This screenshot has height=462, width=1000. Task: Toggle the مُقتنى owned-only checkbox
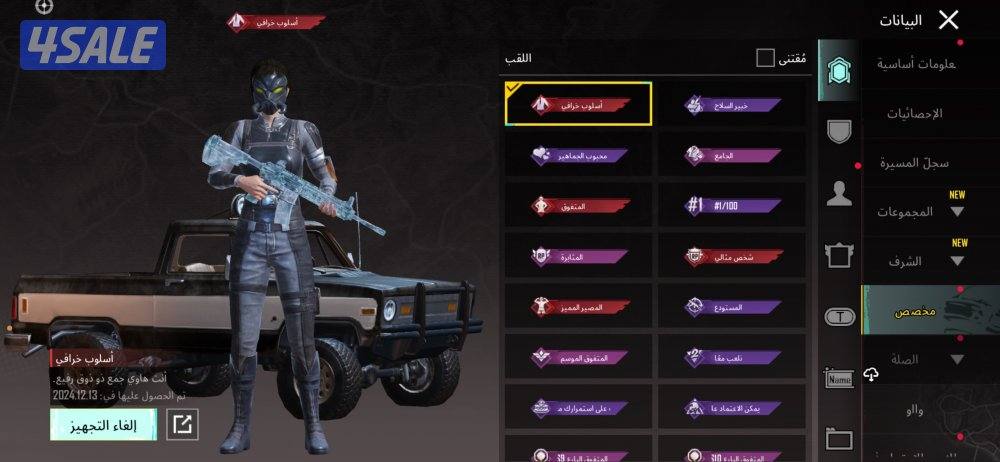point(765,58)
